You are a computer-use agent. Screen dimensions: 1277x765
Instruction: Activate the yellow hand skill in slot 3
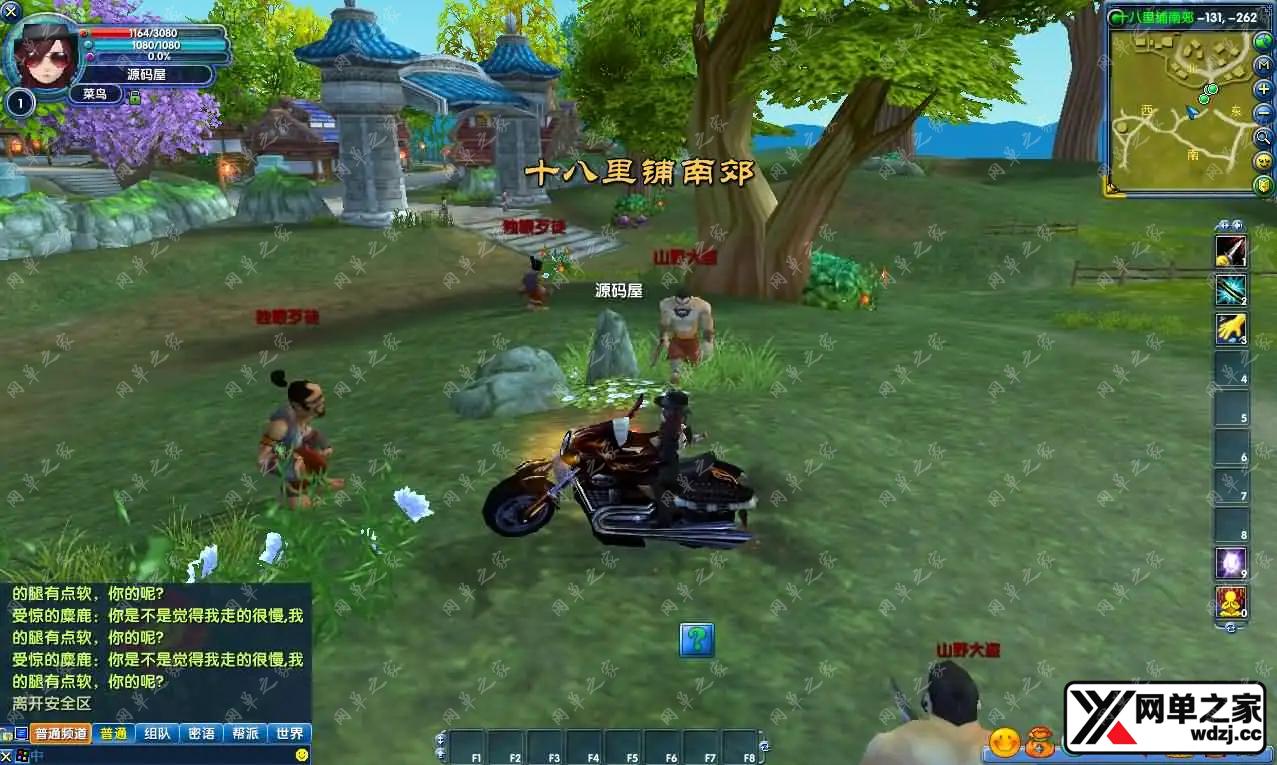1230,328
